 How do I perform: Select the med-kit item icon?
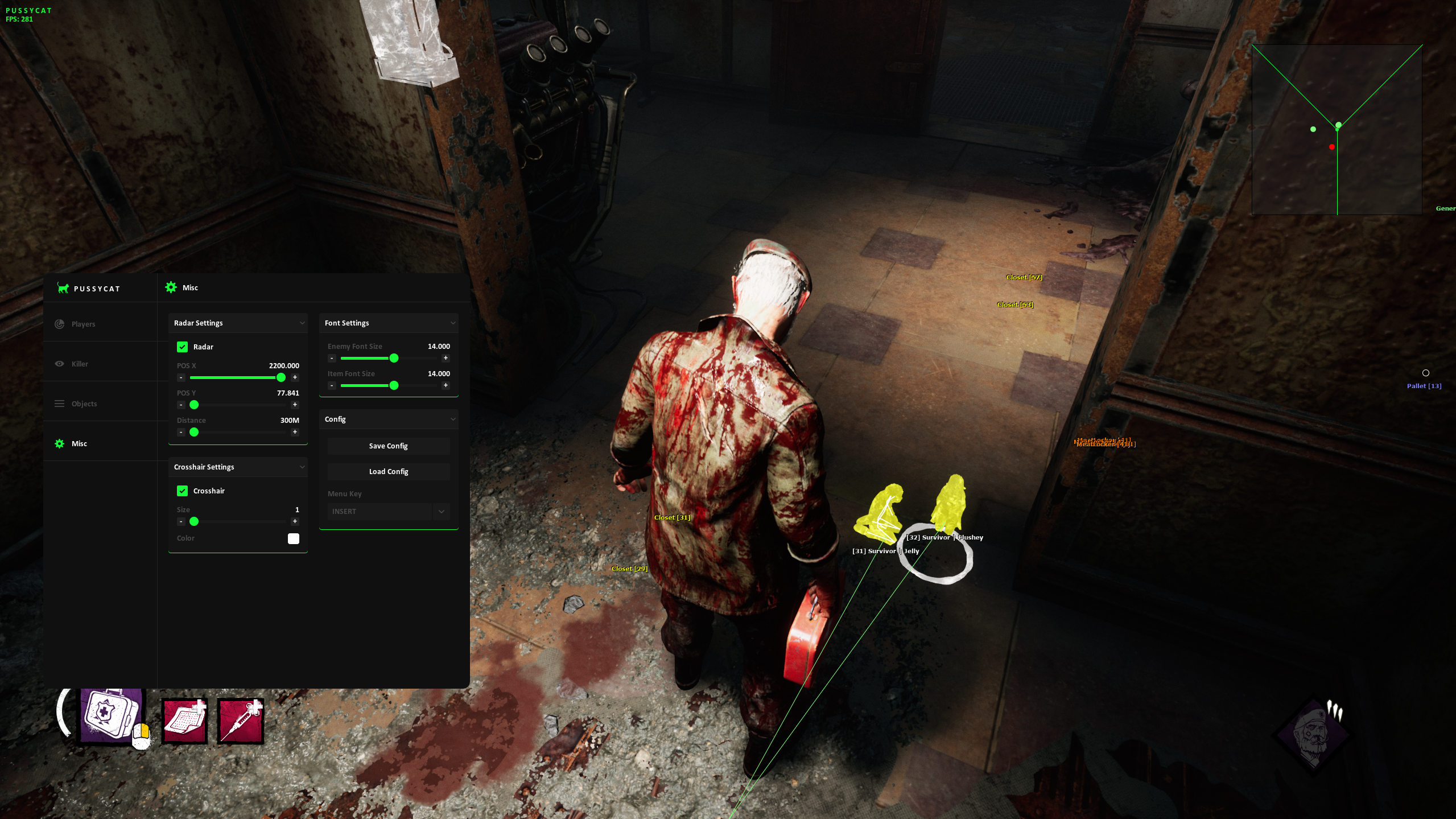tap(110, 714)
